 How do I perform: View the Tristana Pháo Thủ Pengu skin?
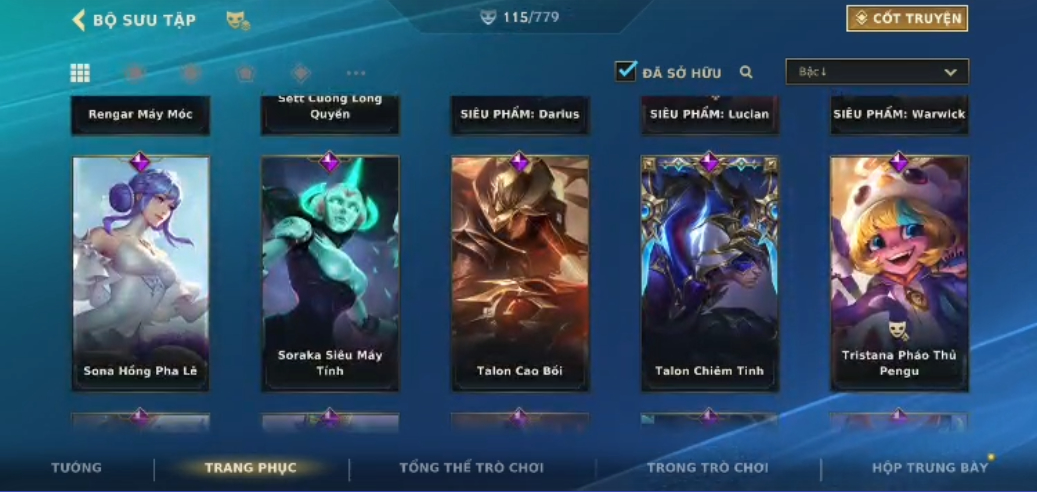(899, 272)
